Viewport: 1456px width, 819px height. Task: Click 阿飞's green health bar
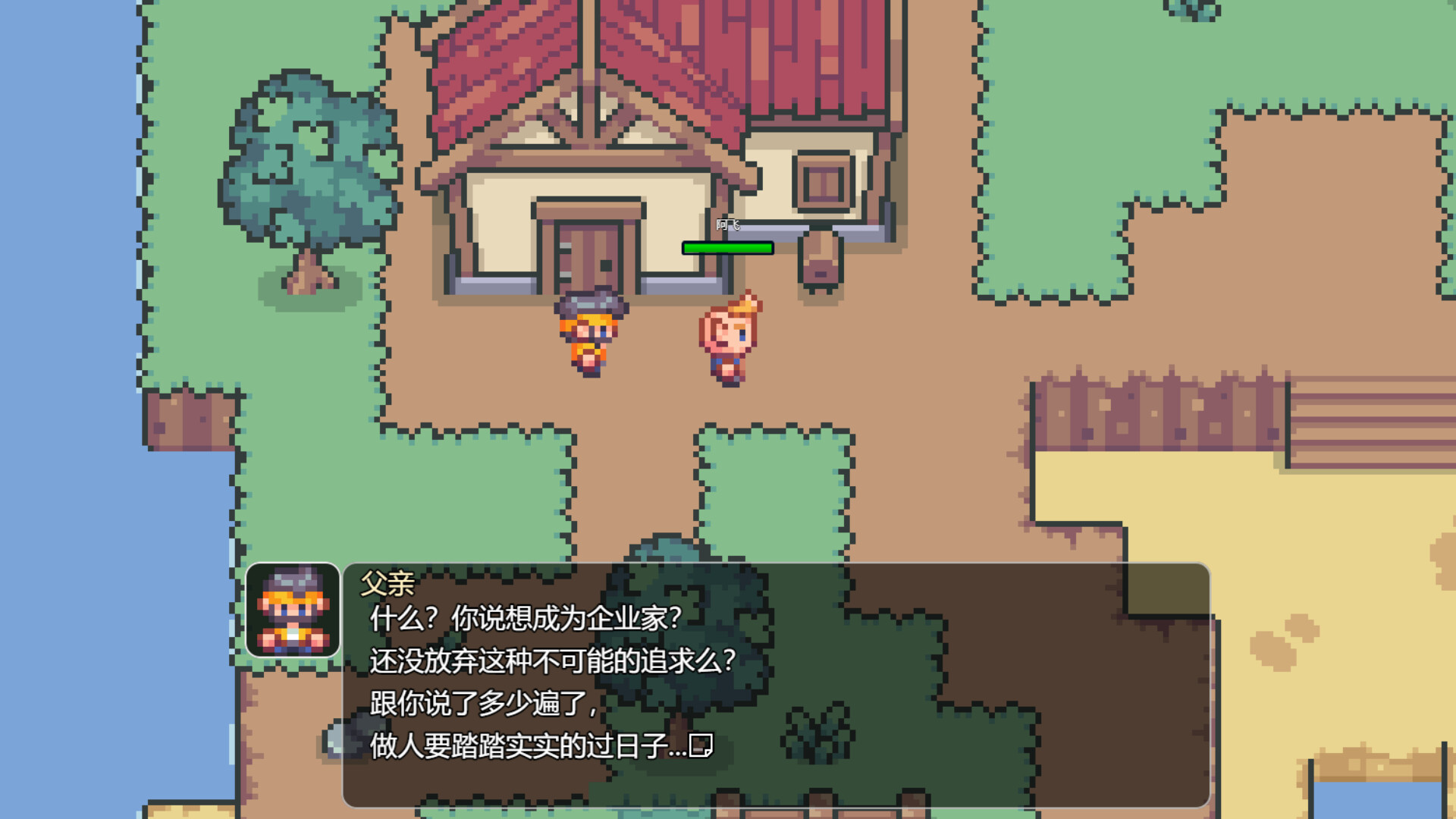pyautogui.click(x=727, y=246)
